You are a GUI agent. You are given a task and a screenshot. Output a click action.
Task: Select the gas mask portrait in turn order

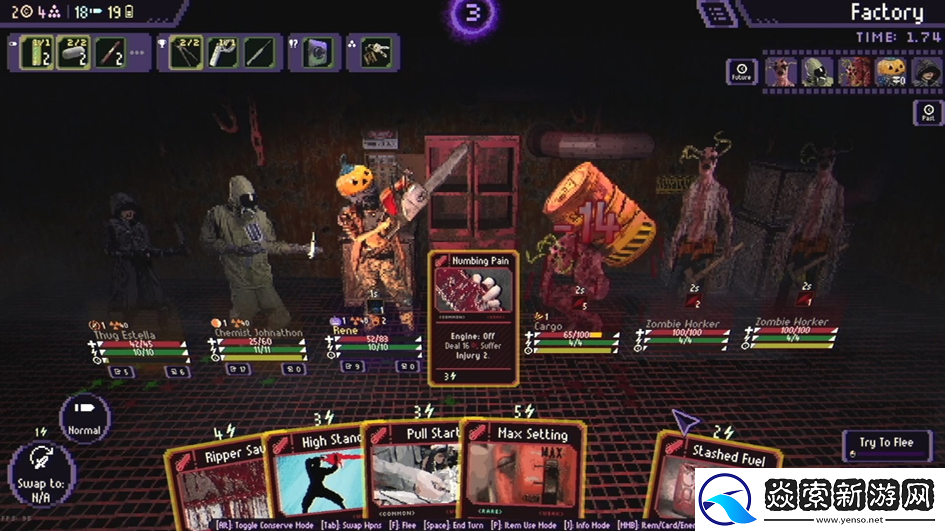click(x=817, y=71)
